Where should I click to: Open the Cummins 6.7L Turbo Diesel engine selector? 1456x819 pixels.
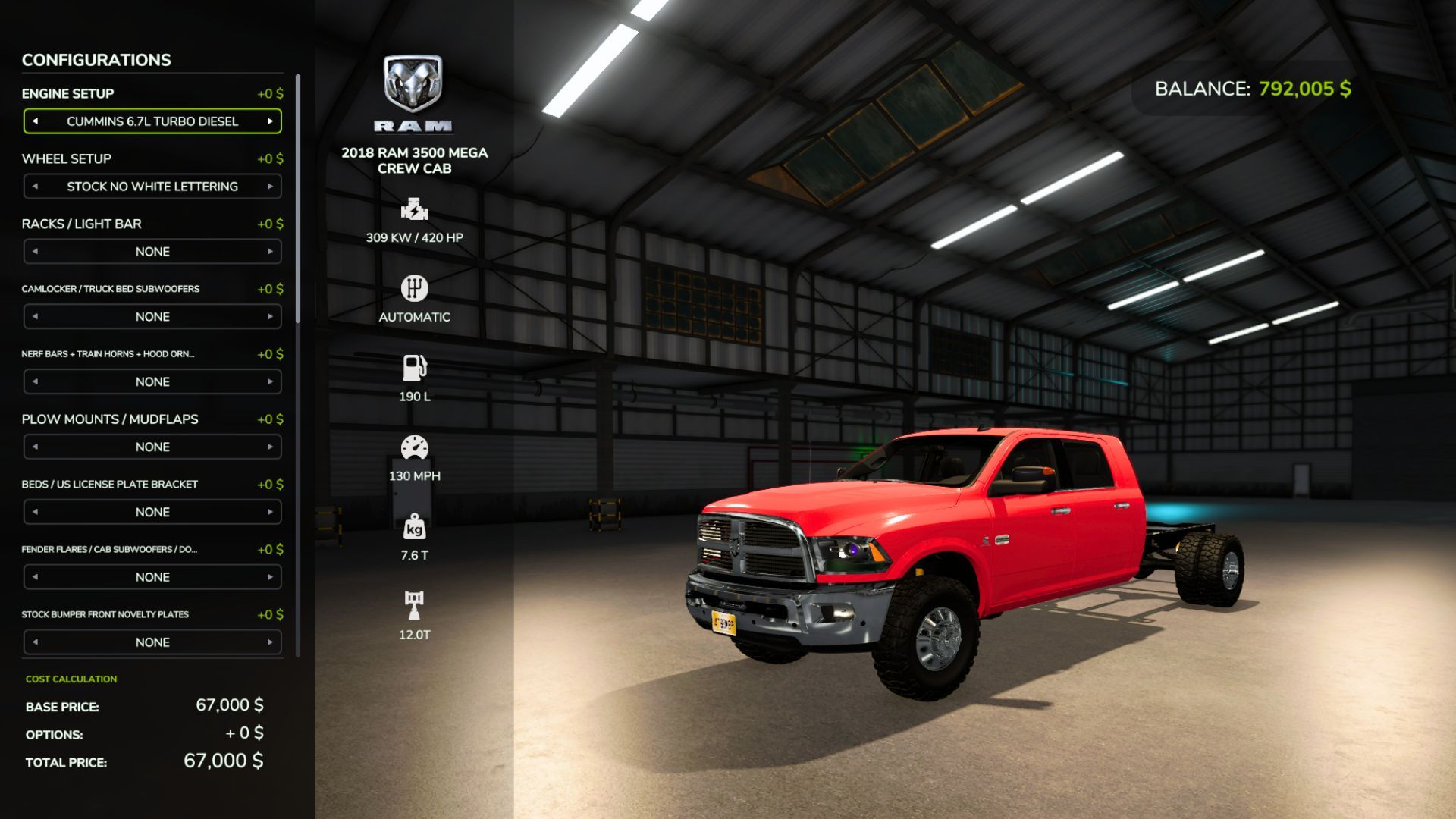152,121
